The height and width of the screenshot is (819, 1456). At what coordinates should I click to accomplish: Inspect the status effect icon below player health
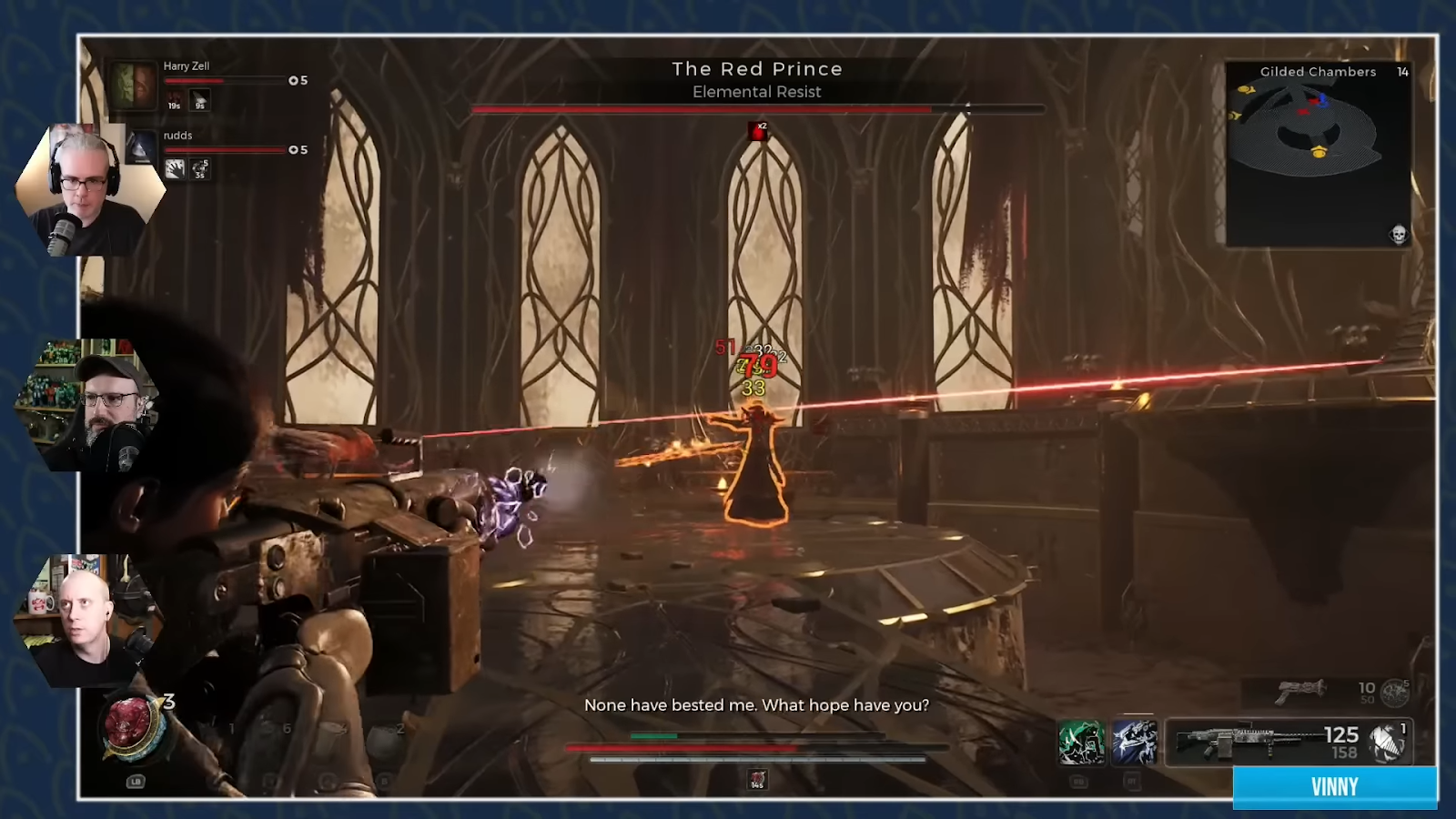click(757, 779)
